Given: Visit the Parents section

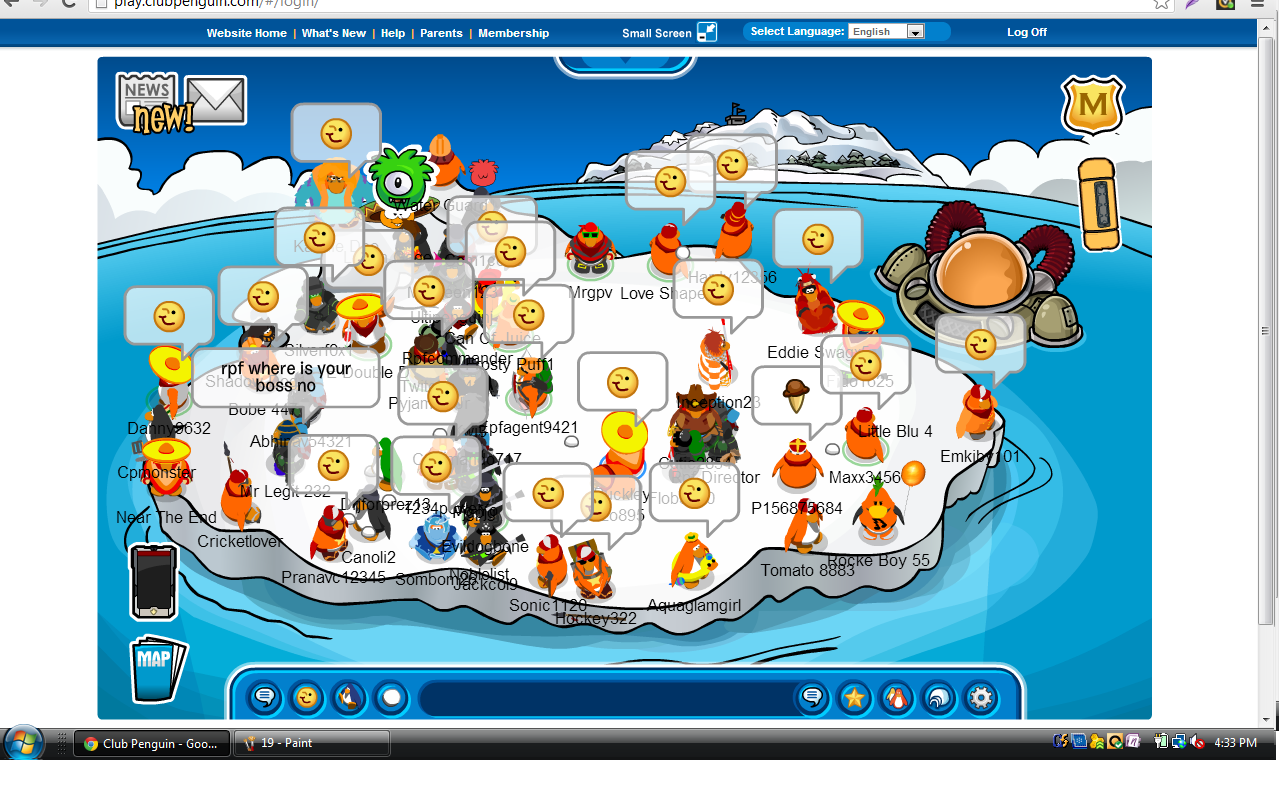Looking at the screenshot, I should coord(441,32).
